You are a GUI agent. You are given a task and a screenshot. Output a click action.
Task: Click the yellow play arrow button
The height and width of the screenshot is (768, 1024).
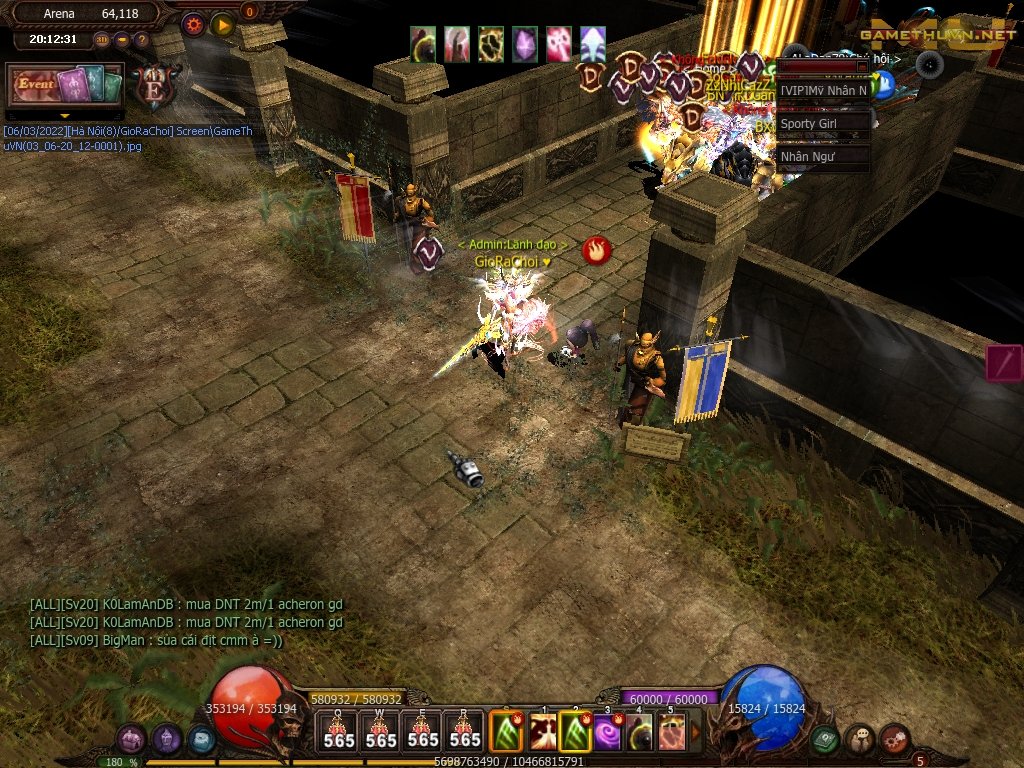(x=222, y=23)
